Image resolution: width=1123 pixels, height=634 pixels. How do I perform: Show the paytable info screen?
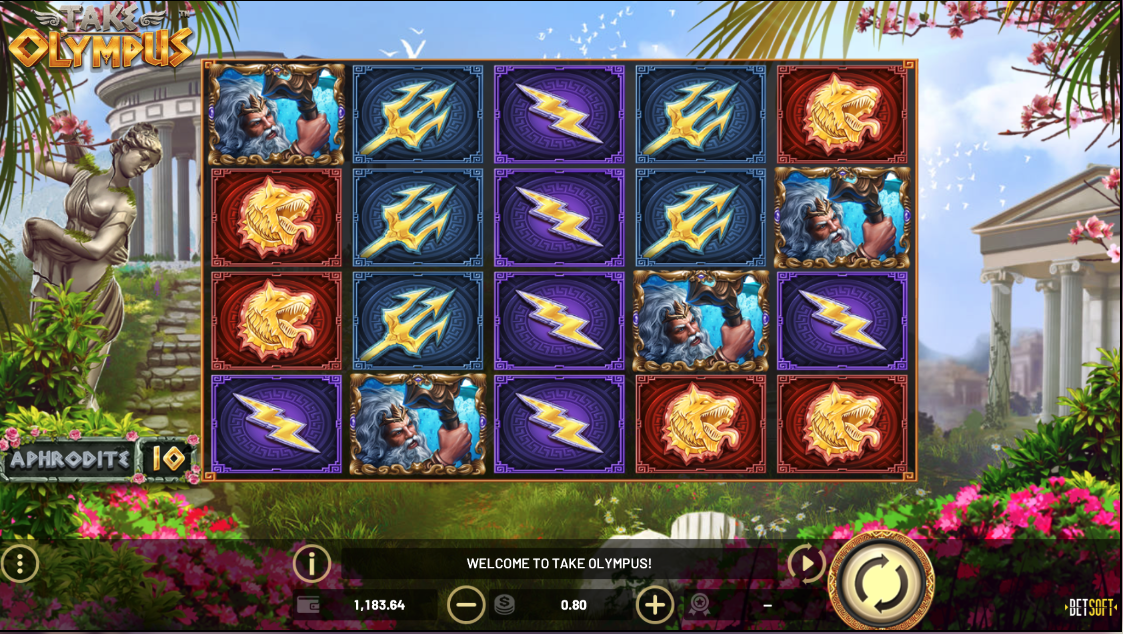pyautogui.click(x=312, y=564)
